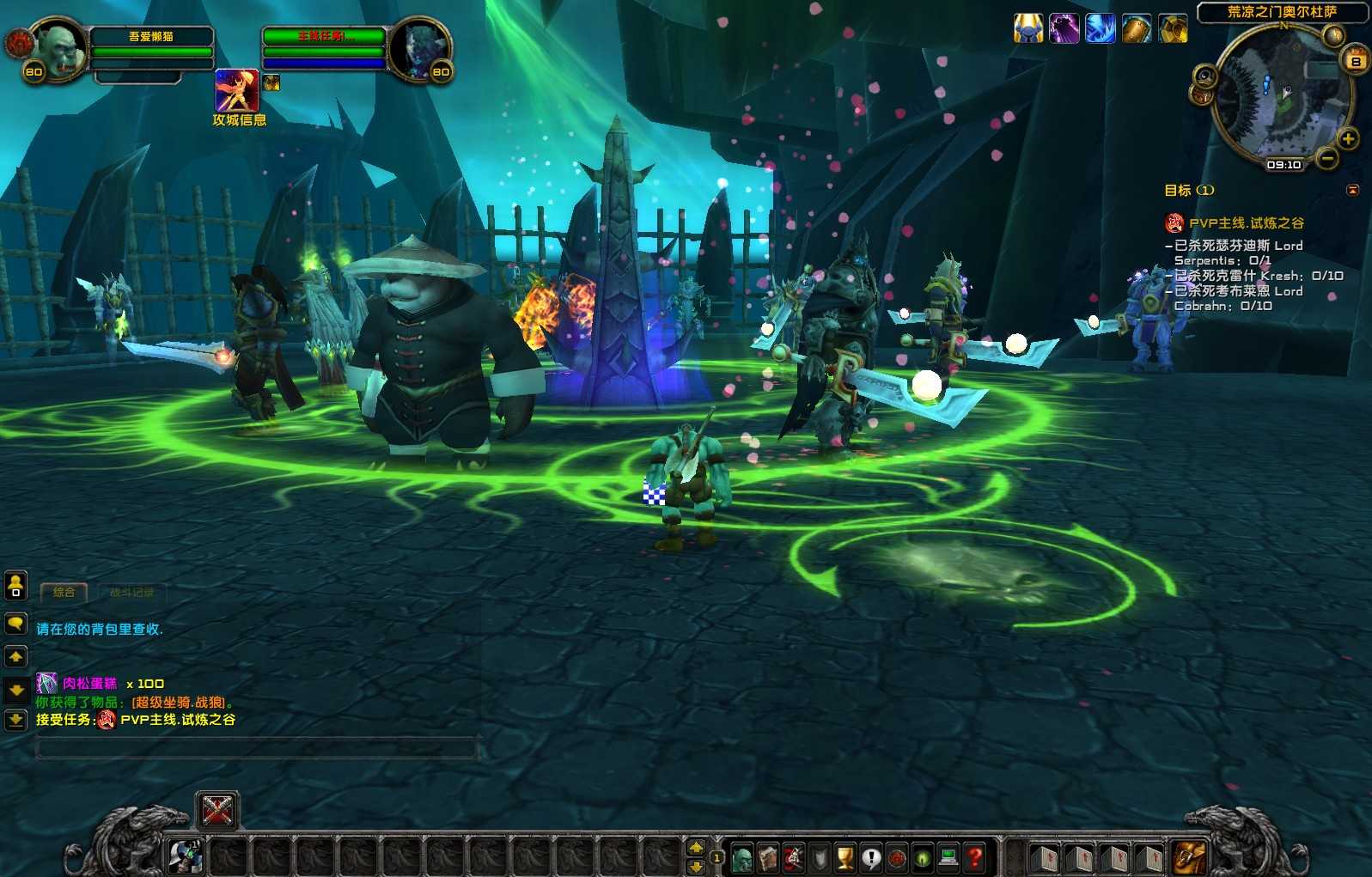Click the purple shadow buff icon
The width and height of the screenshot is (1372, 877).
[1064, 28]
